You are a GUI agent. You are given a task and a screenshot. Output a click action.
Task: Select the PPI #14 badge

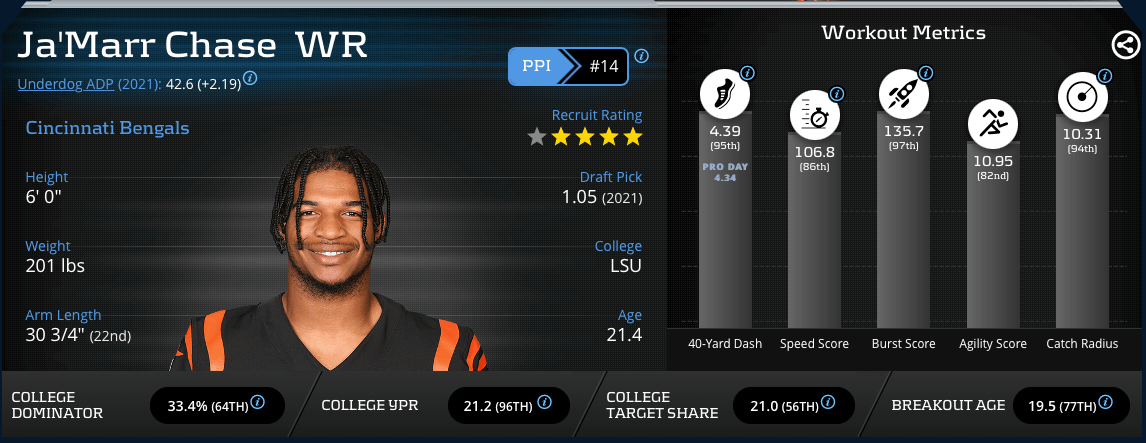point(568,66)
